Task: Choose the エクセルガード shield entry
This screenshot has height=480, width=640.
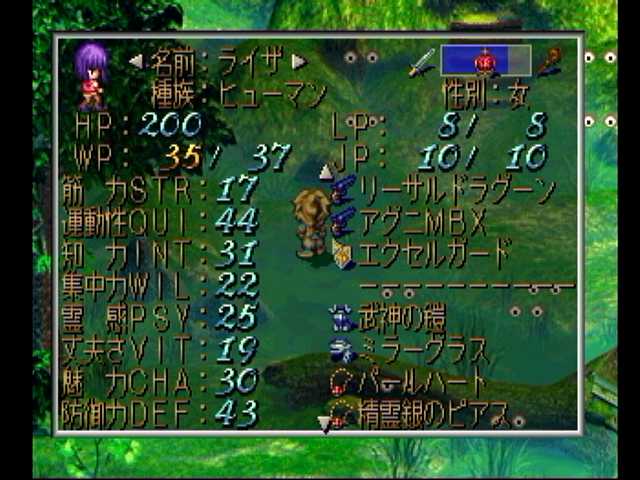Action: coord(433,252)
